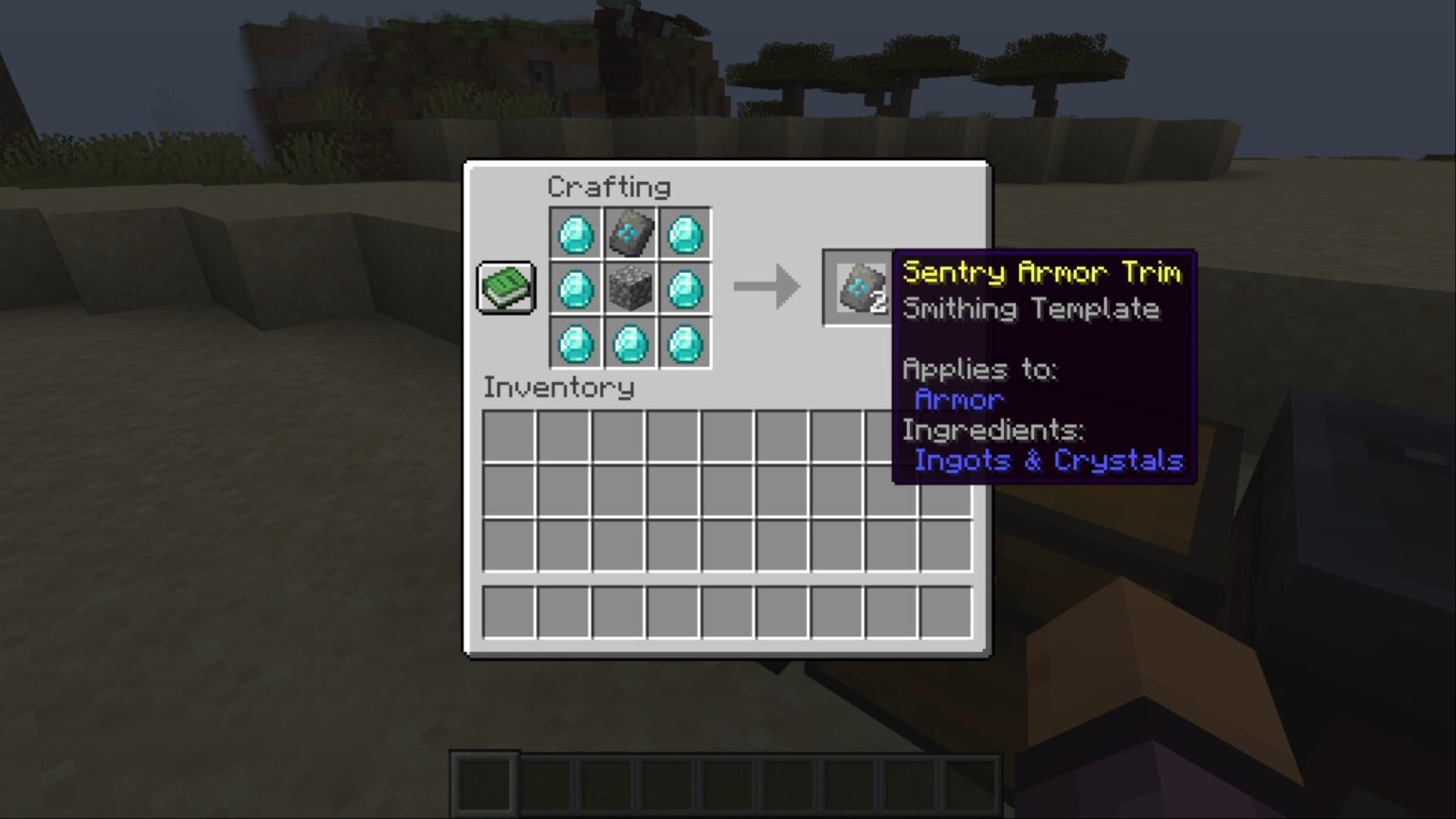This screenshot has height=819, width=1456.
Task: Click the Inventory section label
Action: pos(559,387)
